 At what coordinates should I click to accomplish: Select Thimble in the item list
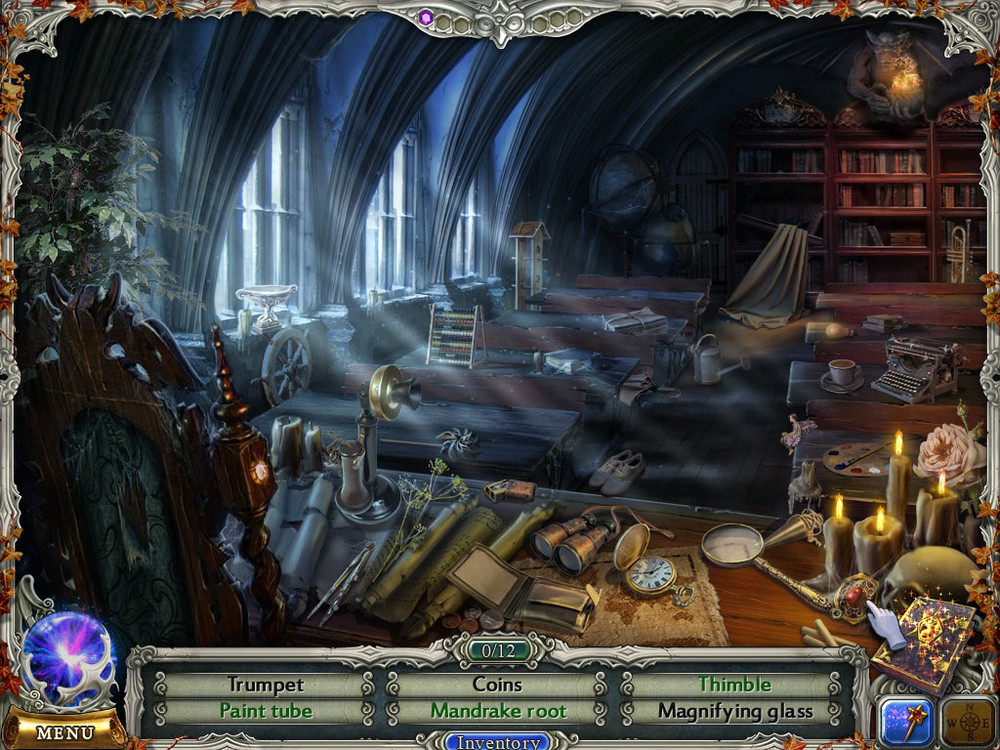point(734,685)
